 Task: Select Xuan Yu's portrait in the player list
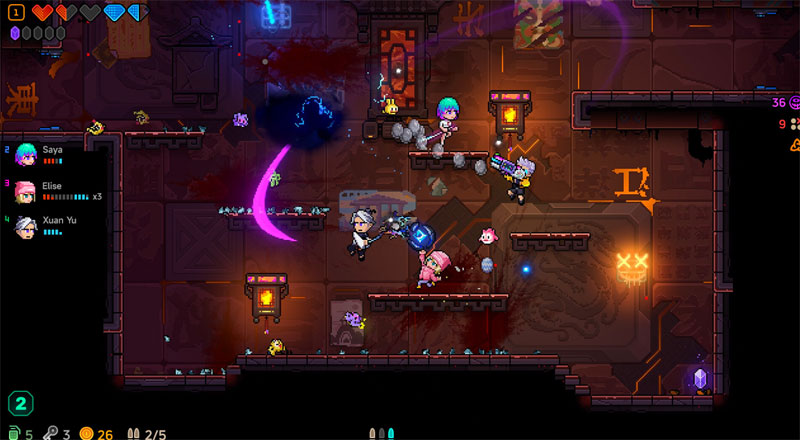click(27, 226)
